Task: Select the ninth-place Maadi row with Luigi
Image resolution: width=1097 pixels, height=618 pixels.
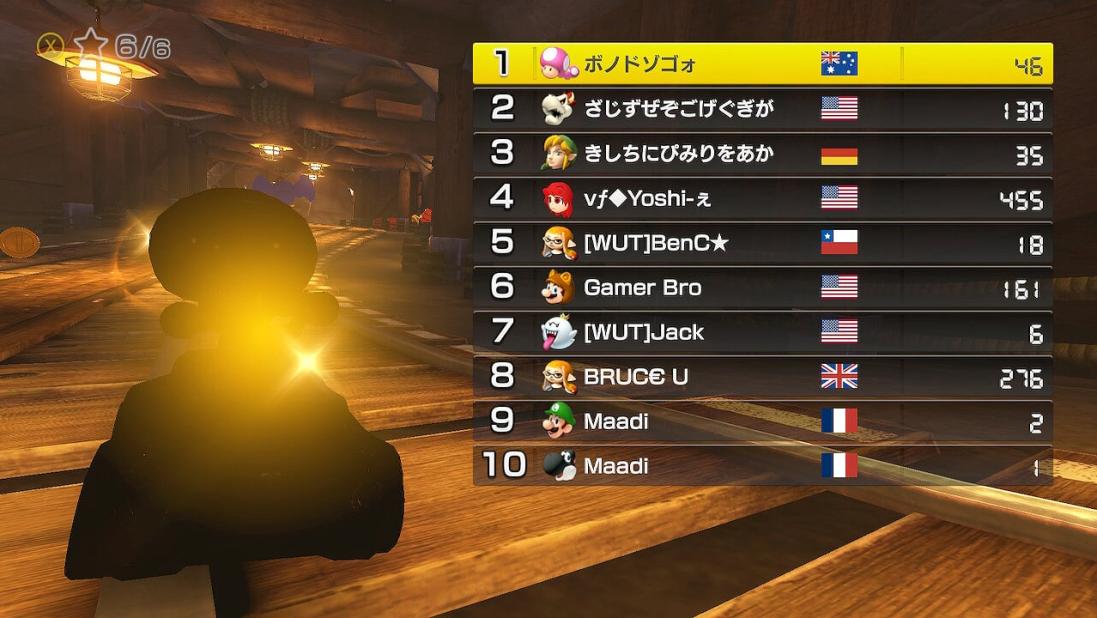Action: 762,421
